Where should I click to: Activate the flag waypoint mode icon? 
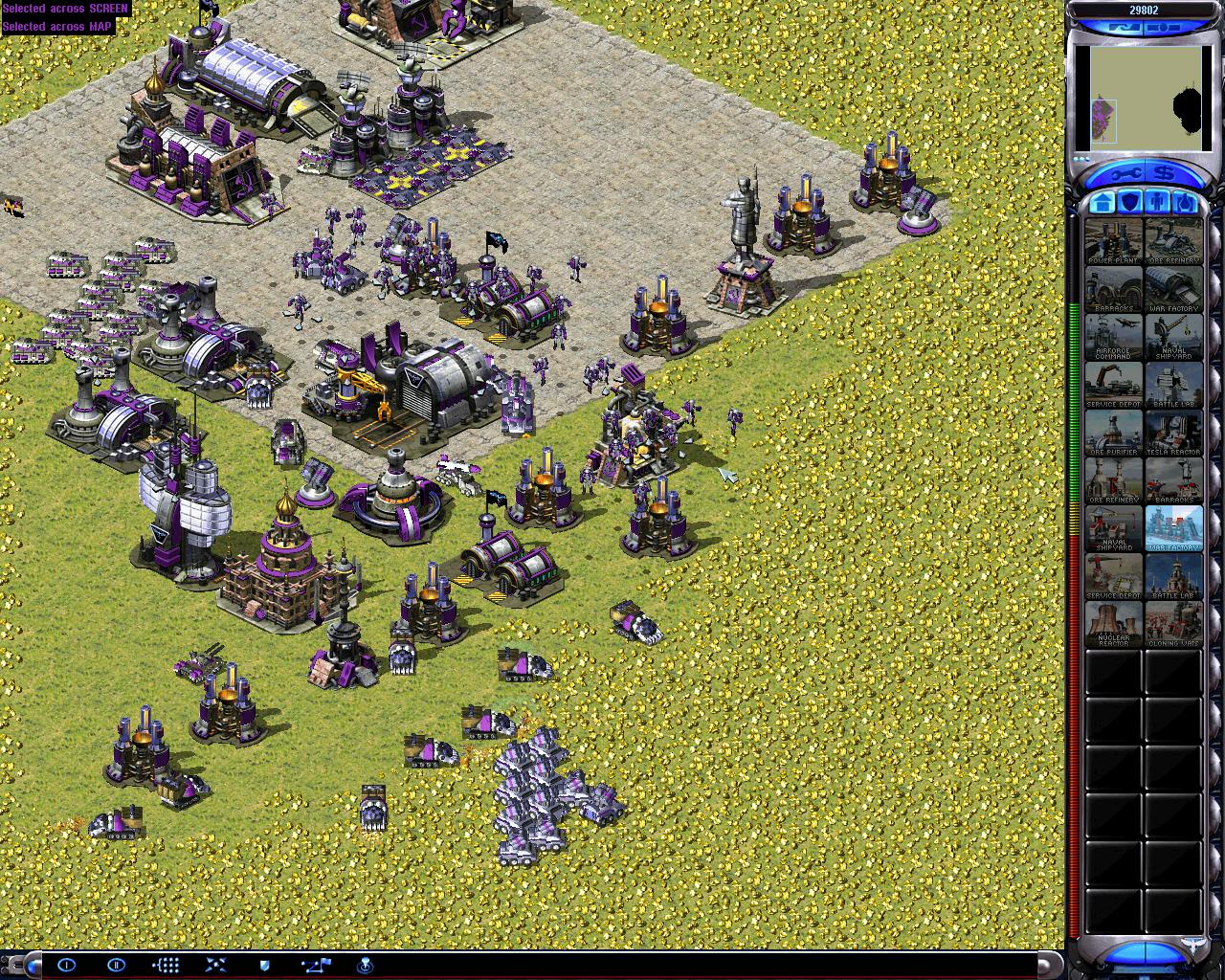pyautogui.click(x=316, y=965)
